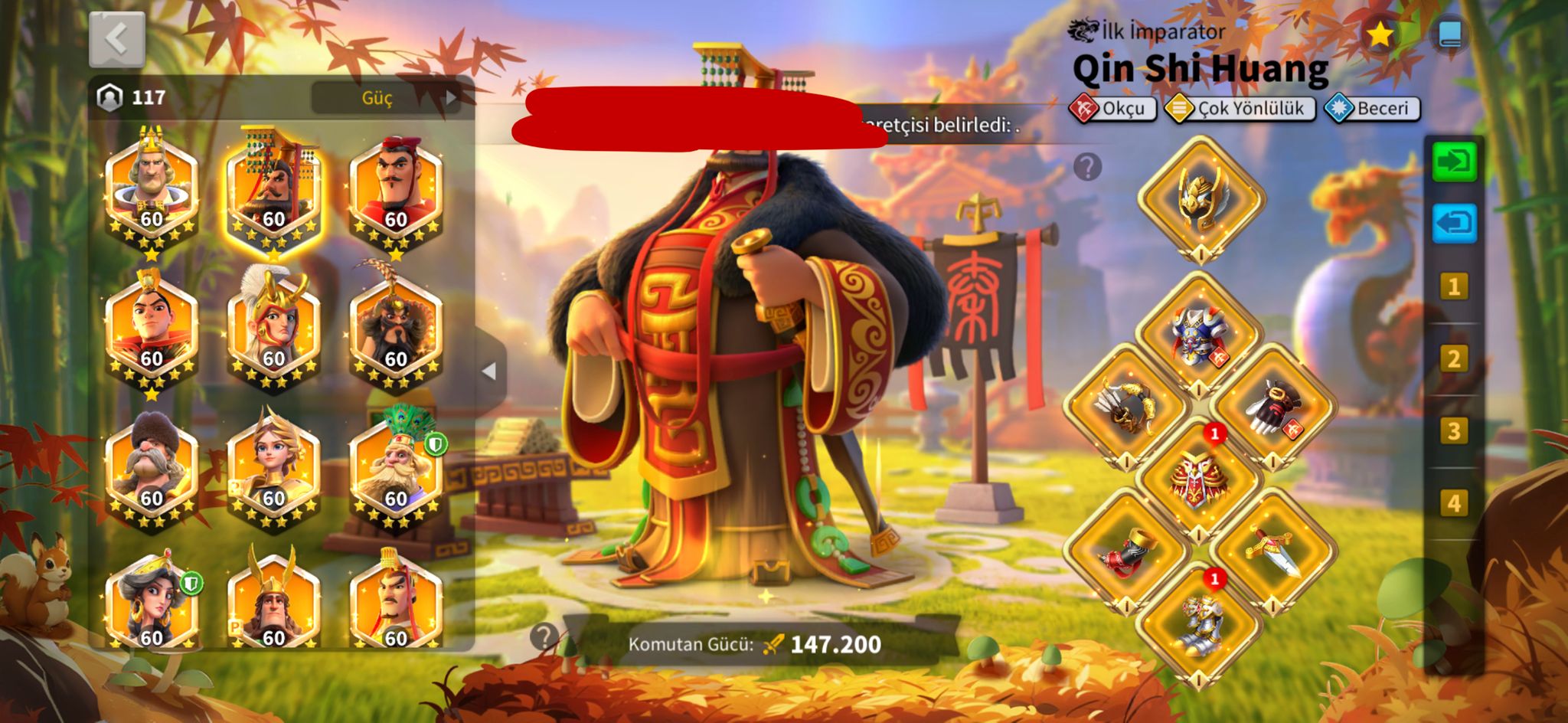Choose the peacock-feather headdress commander

(x=396, y=467)
